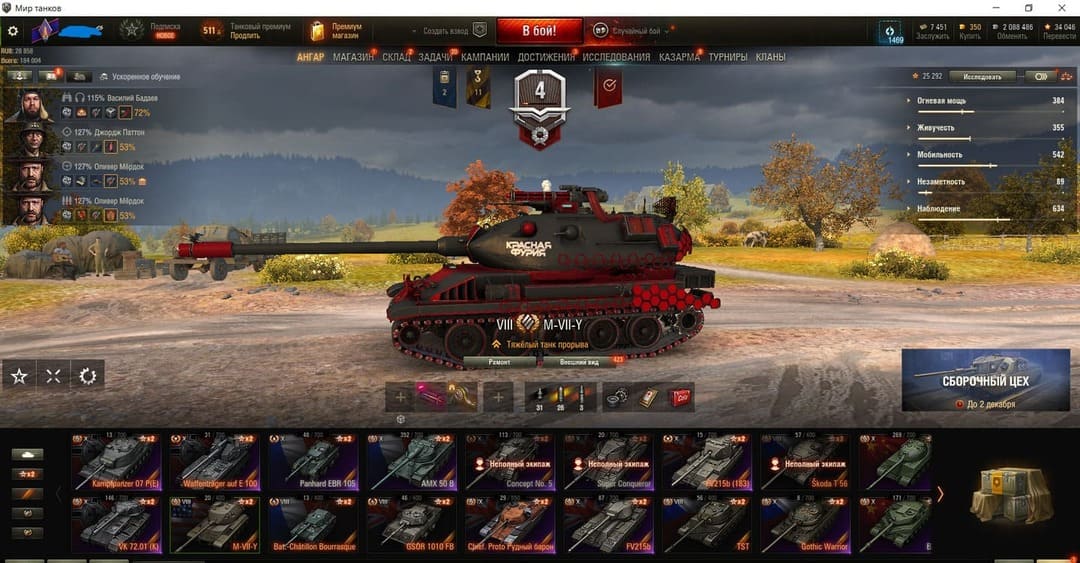
Task: Open «Внешний вид» customization
Action: [x=579, y=361]
